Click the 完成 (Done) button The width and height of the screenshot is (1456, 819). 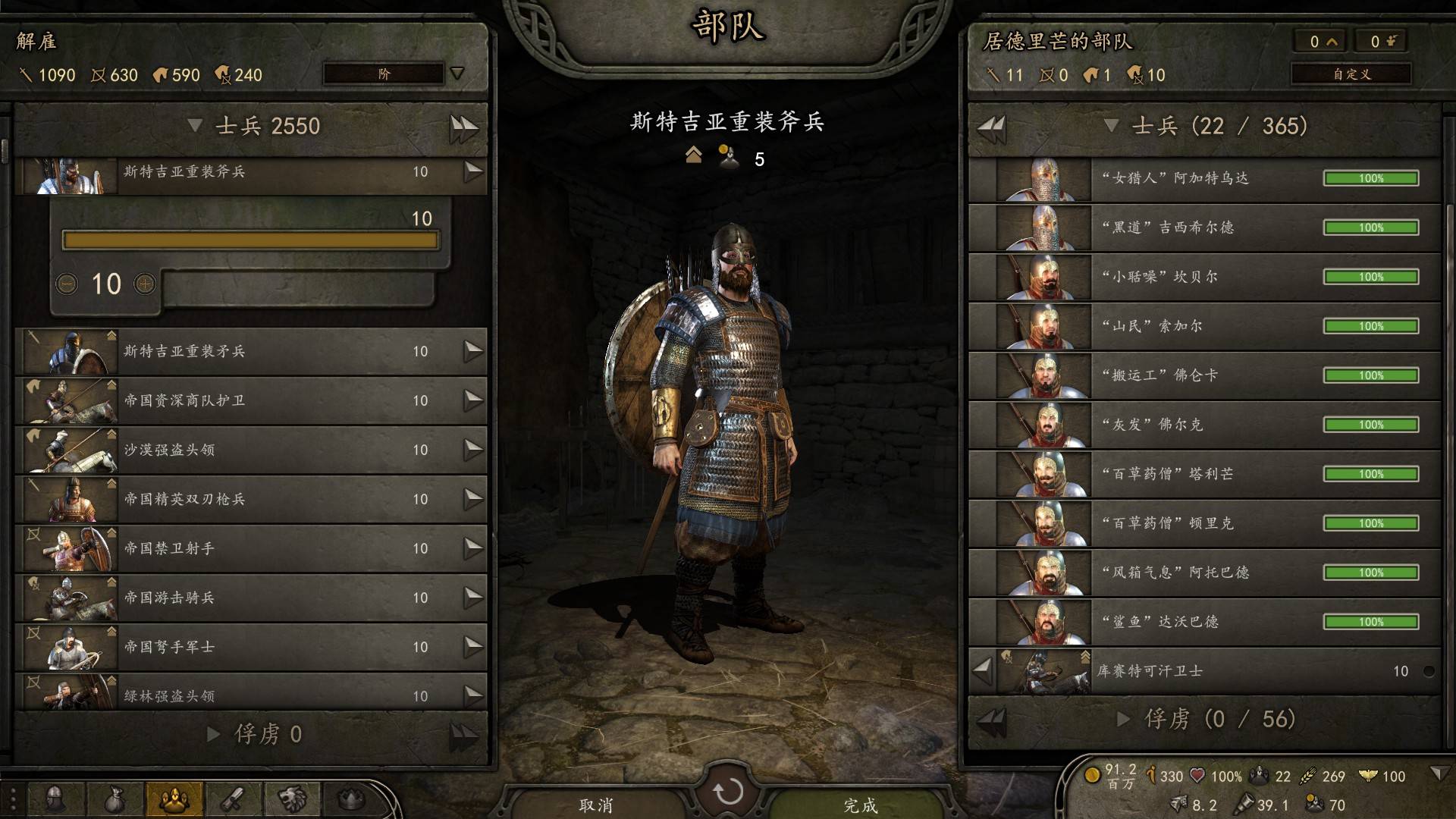(x=860, y=805)
